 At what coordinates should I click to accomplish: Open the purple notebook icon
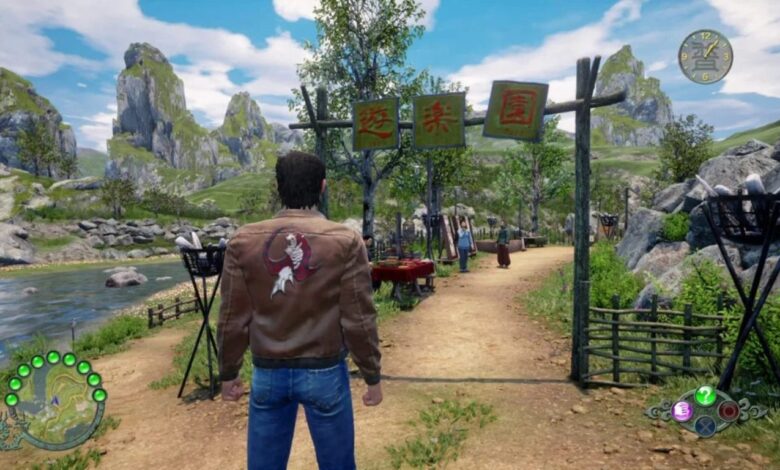click(x=683, y=410)
